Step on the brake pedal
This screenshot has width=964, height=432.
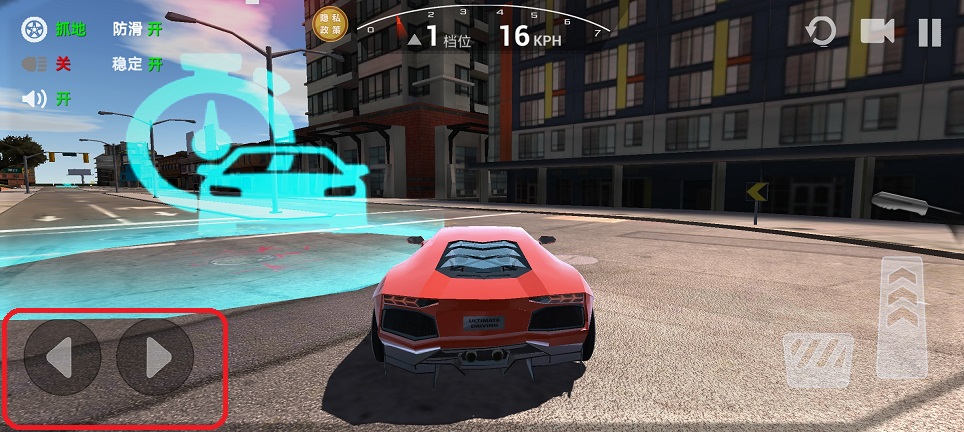[x=818, y=360]
